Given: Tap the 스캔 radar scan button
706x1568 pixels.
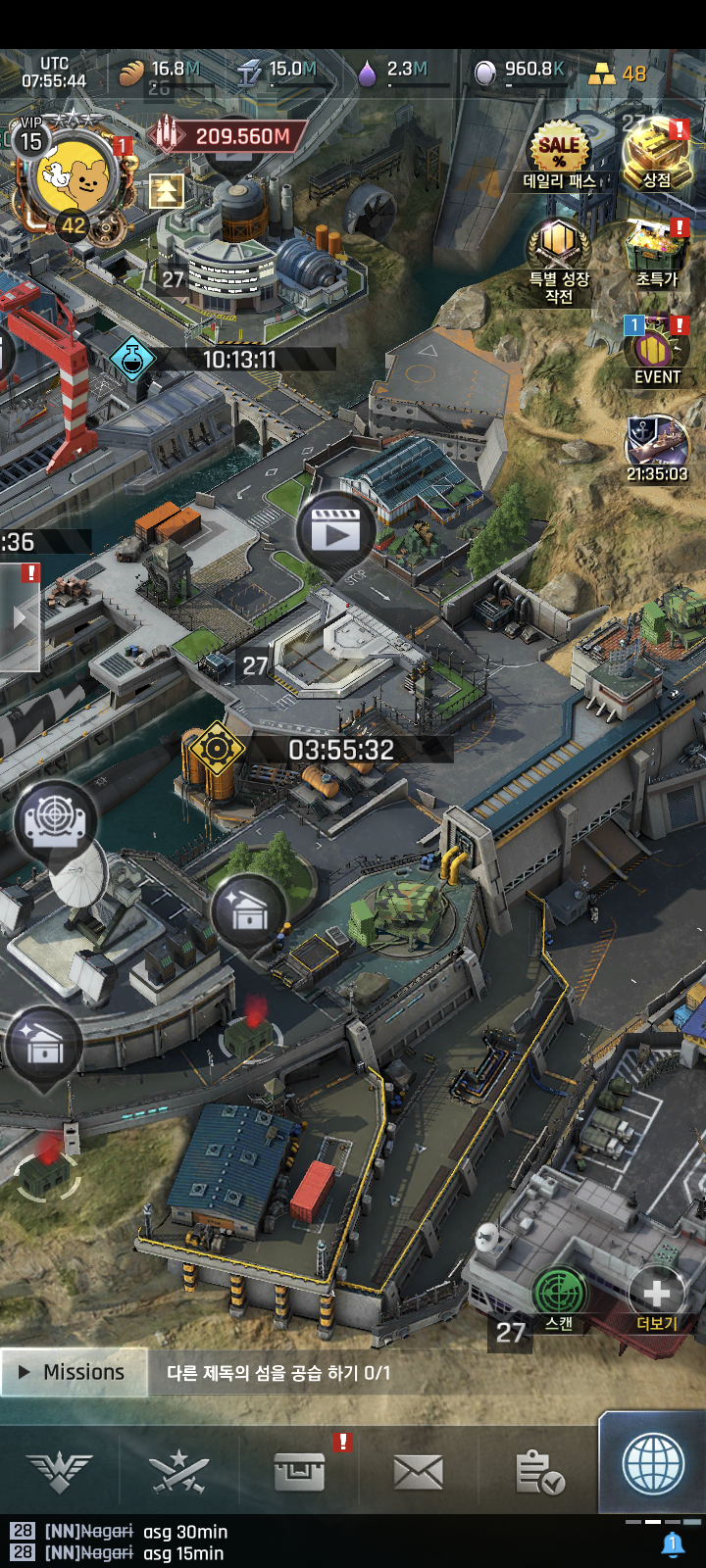Looking at the screenshot, I should (559, 1294).
